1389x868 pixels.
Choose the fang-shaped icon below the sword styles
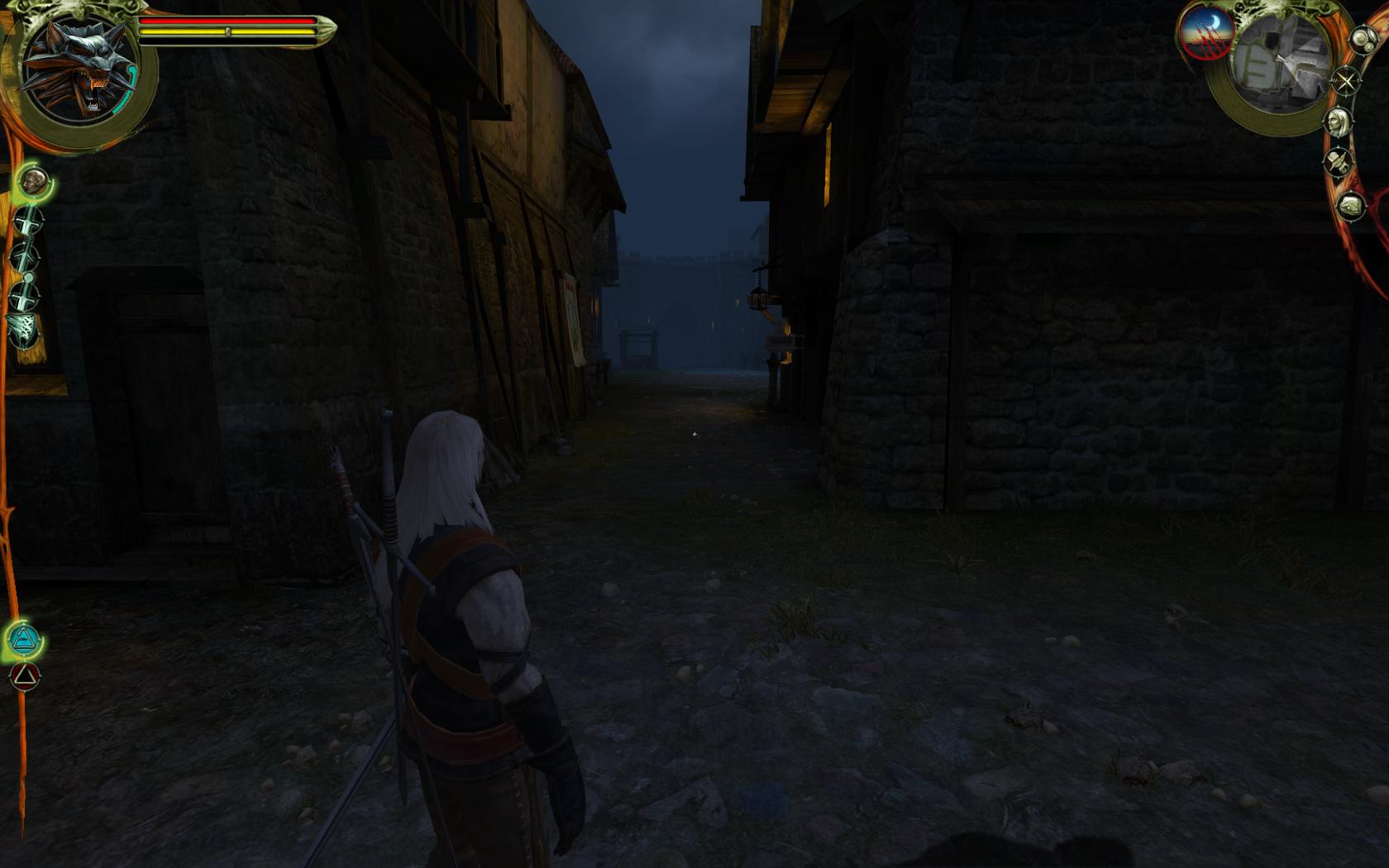click(x=24, y=330)
